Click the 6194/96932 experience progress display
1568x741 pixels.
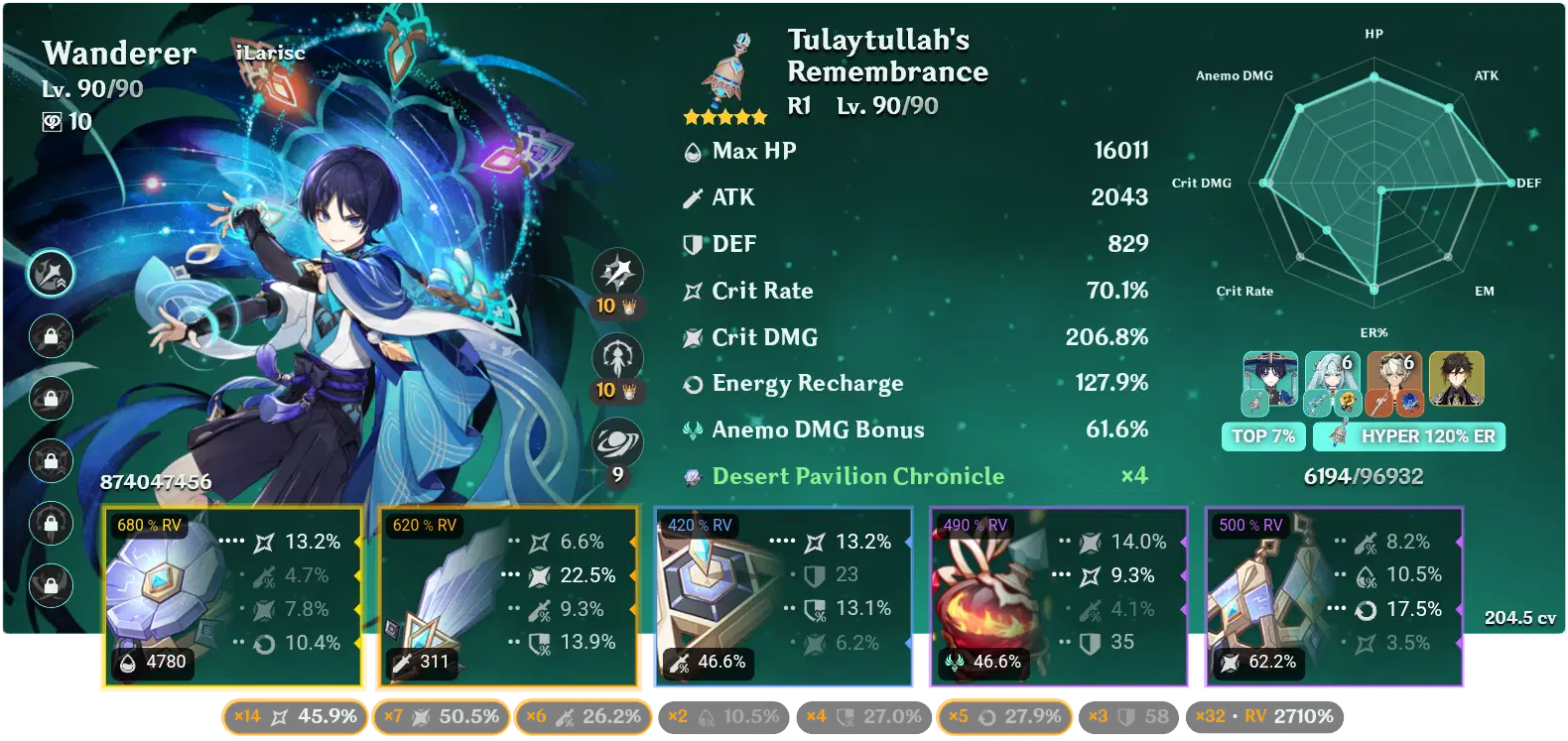[1362, 476]
